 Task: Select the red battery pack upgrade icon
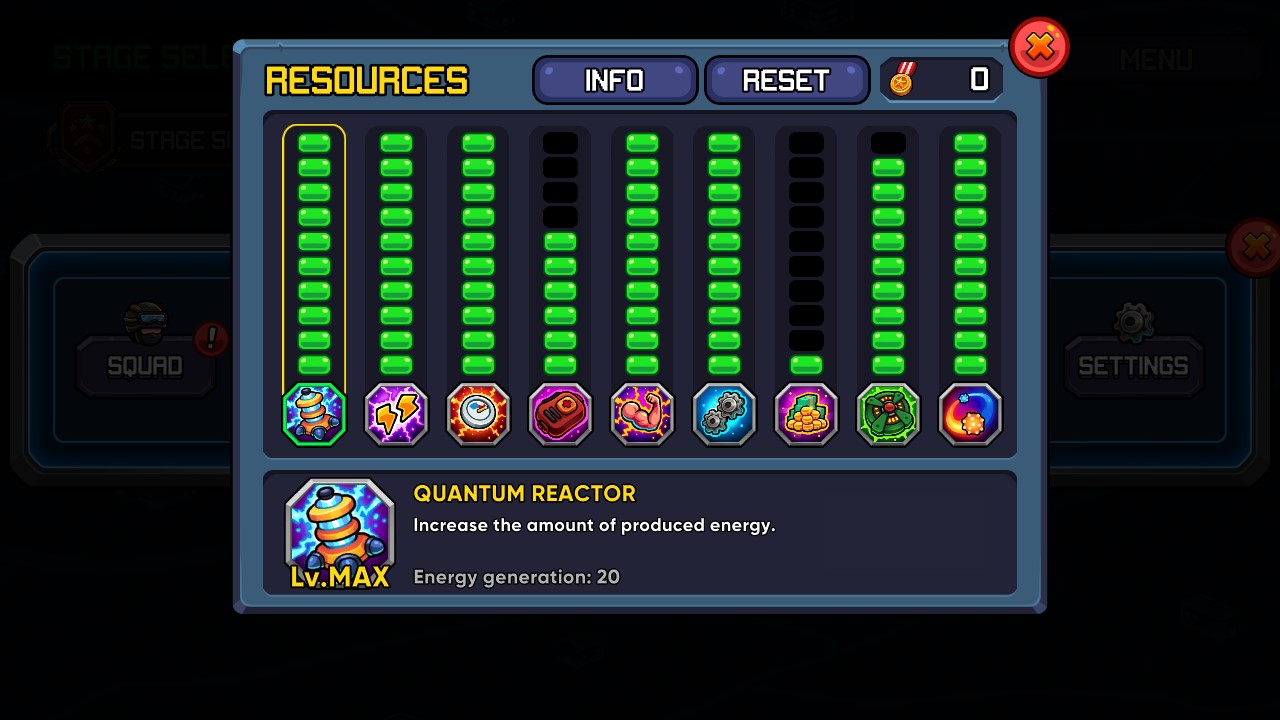[560, 414]
